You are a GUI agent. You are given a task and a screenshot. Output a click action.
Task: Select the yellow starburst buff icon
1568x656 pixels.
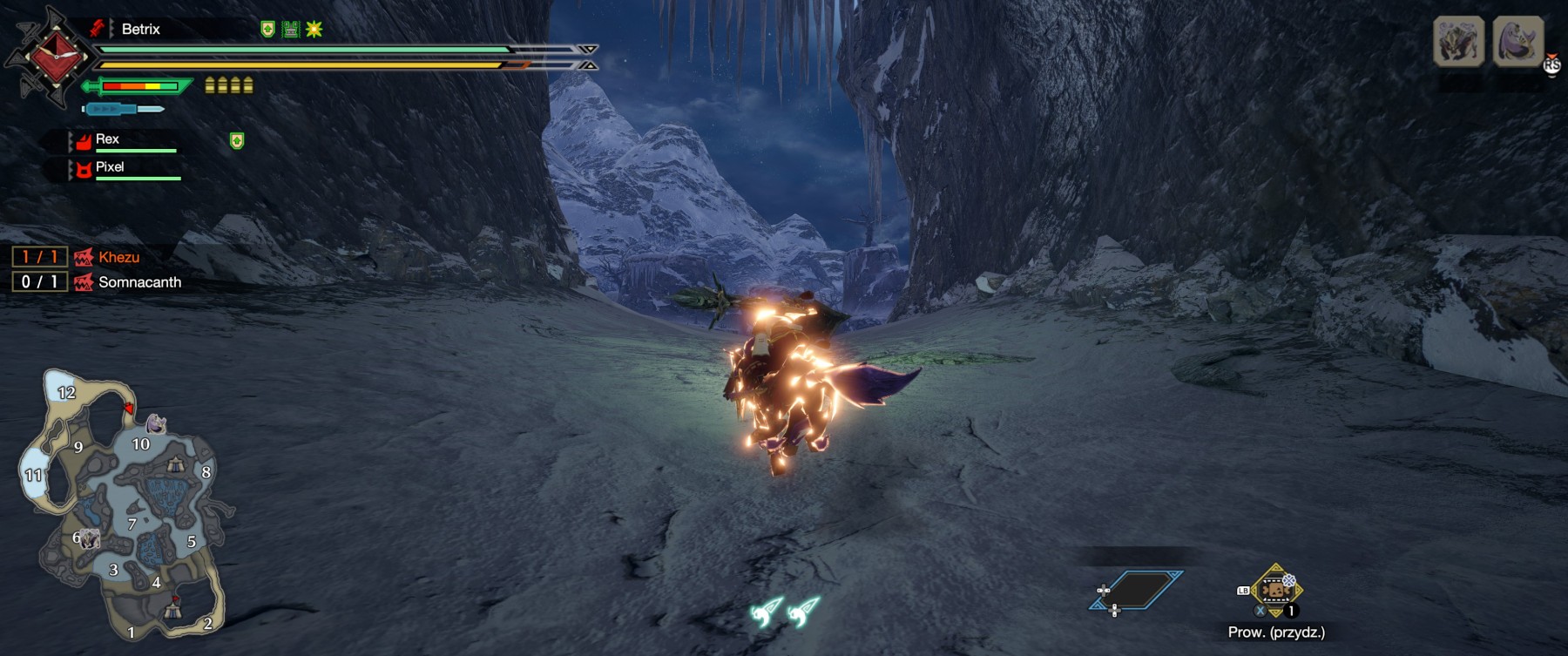314,30
